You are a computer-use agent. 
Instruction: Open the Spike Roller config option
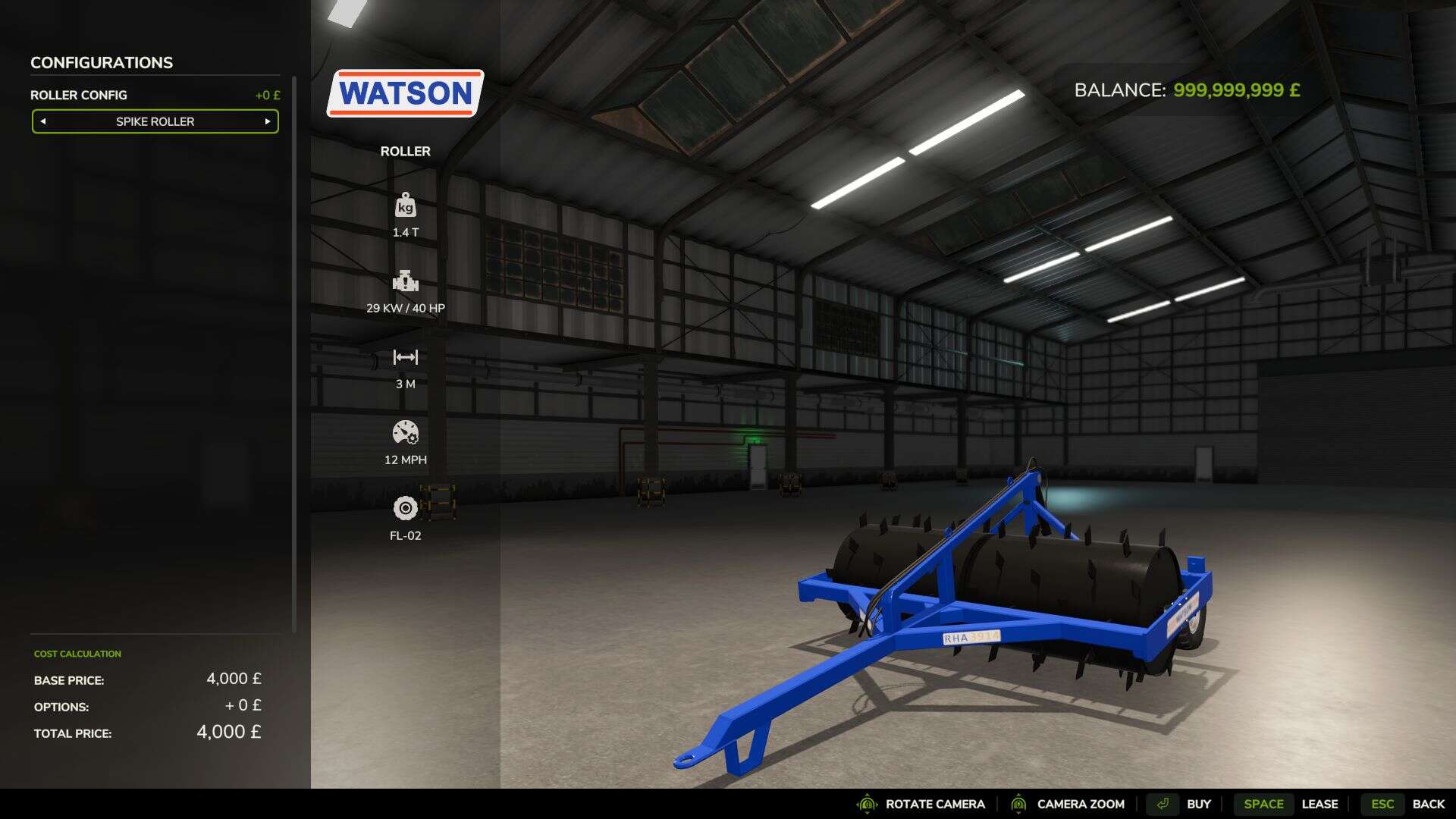pyautogui.click(x=155, y=121)
